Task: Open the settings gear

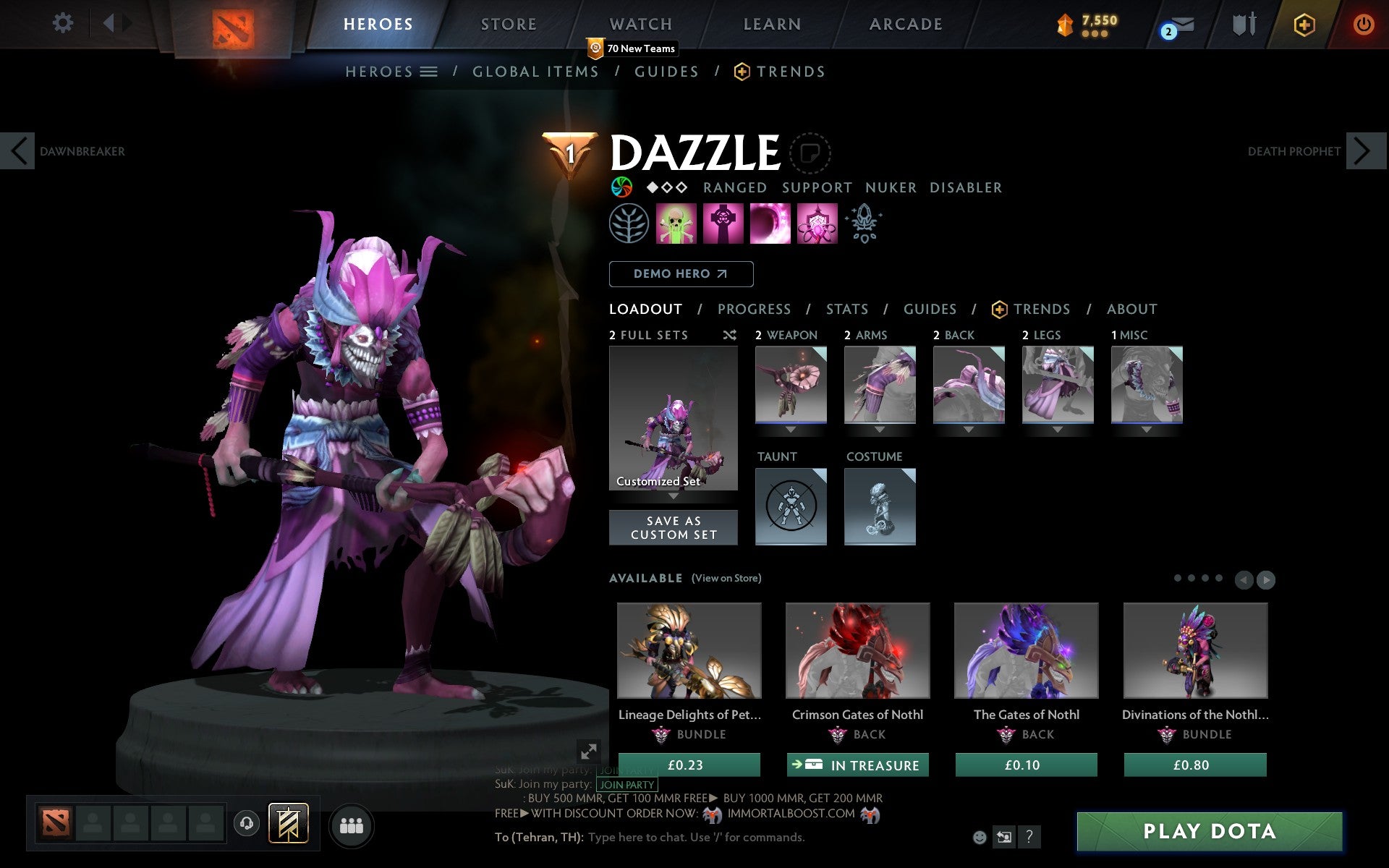Action: tap(64, 23)
